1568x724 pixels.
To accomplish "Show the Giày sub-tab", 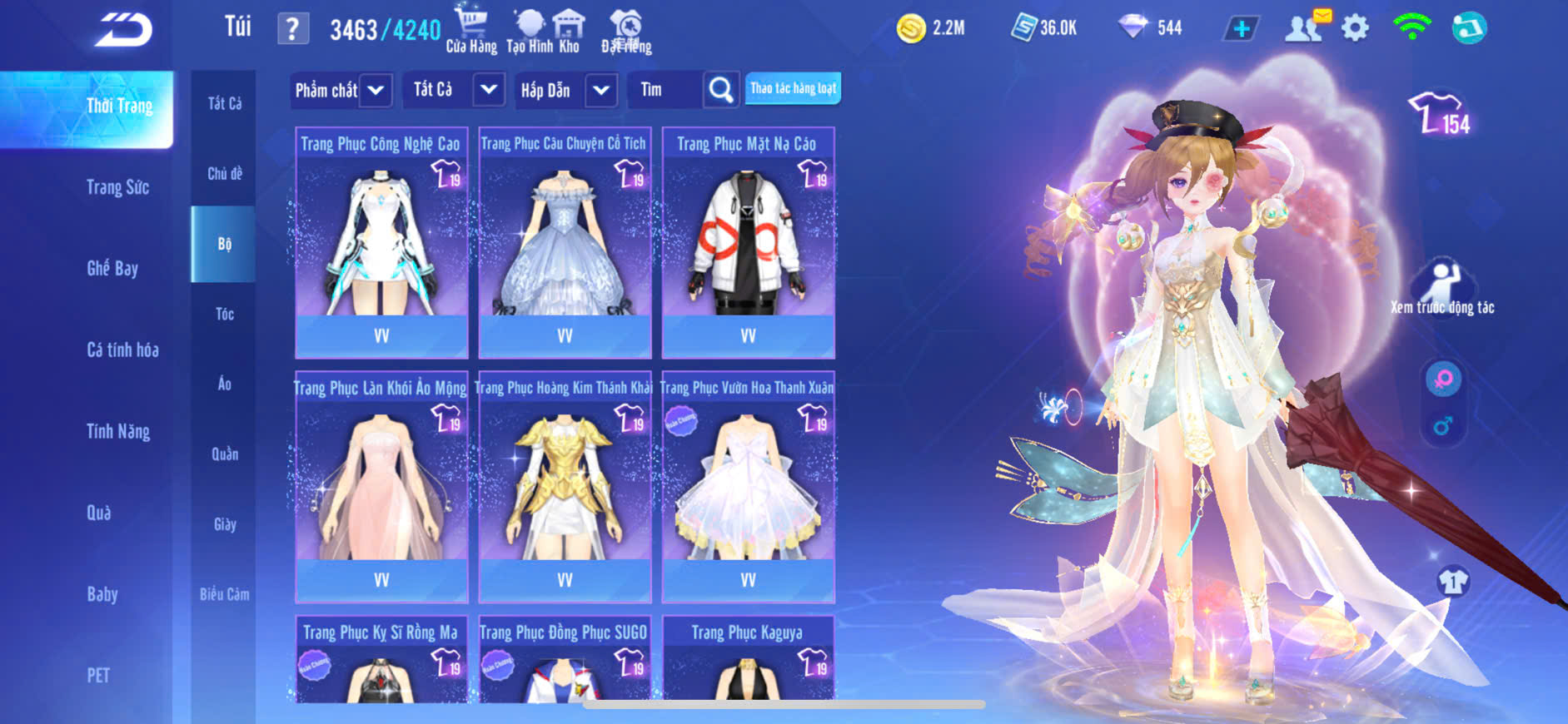I will [x=224, y=524].
